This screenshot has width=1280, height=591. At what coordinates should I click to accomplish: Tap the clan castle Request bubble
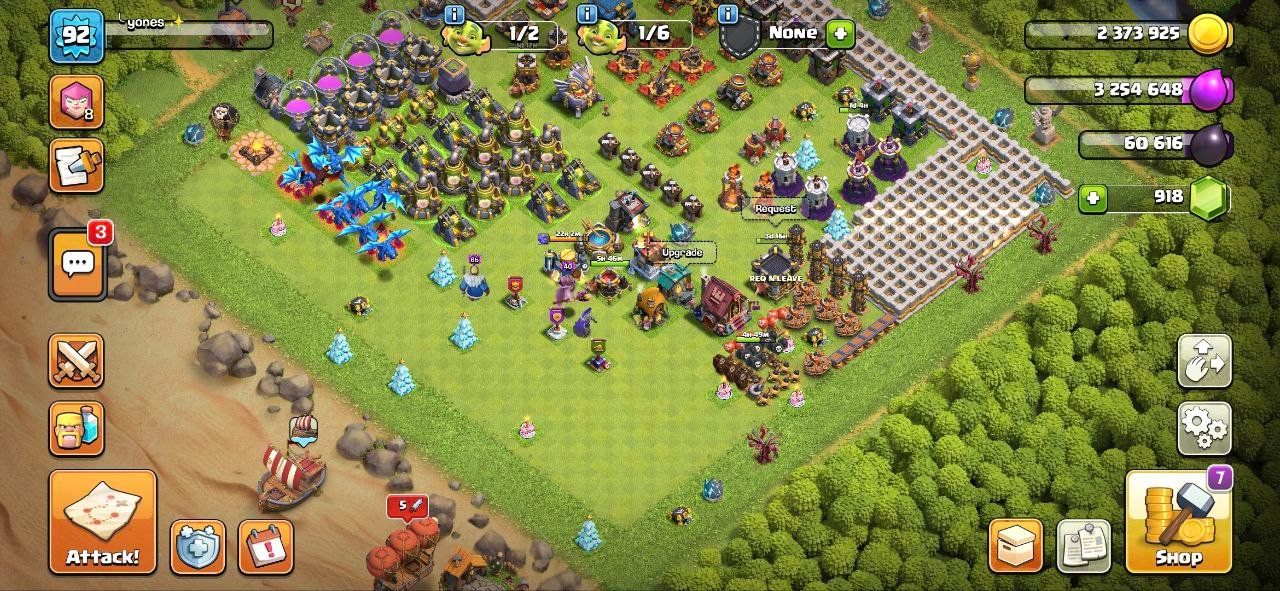click(x=775, y=208)
